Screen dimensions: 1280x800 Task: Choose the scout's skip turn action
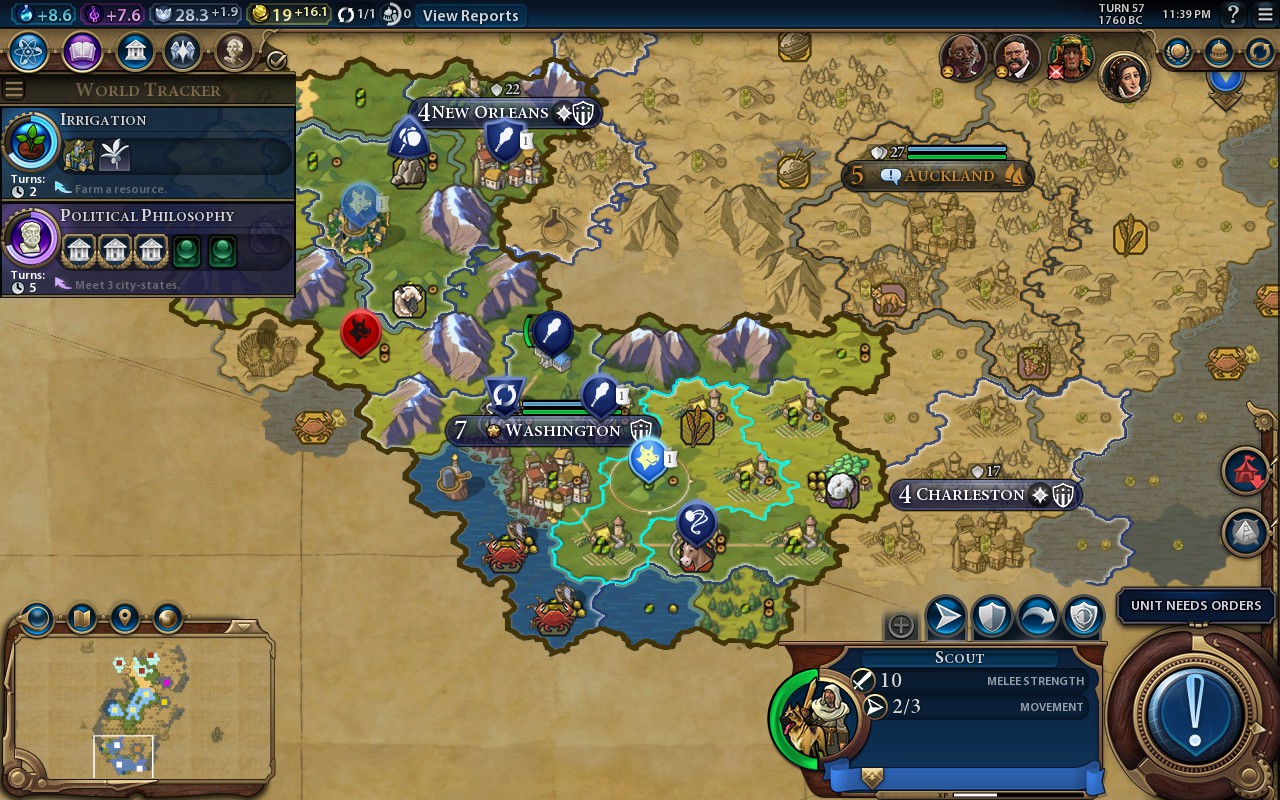1037,619
